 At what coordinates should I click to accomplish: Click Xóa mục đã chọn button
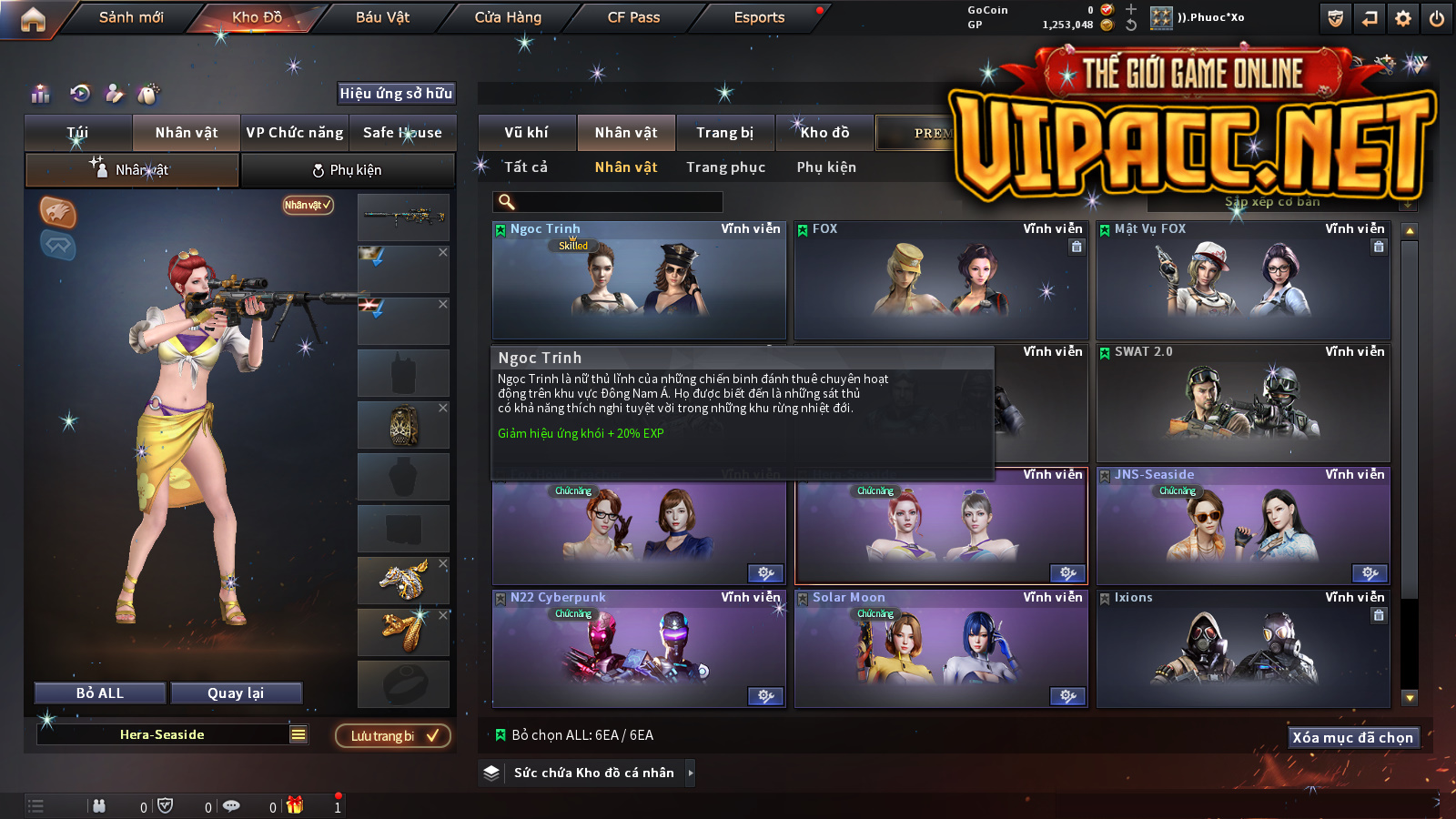pyautogui.click(x=1353, y=738)
